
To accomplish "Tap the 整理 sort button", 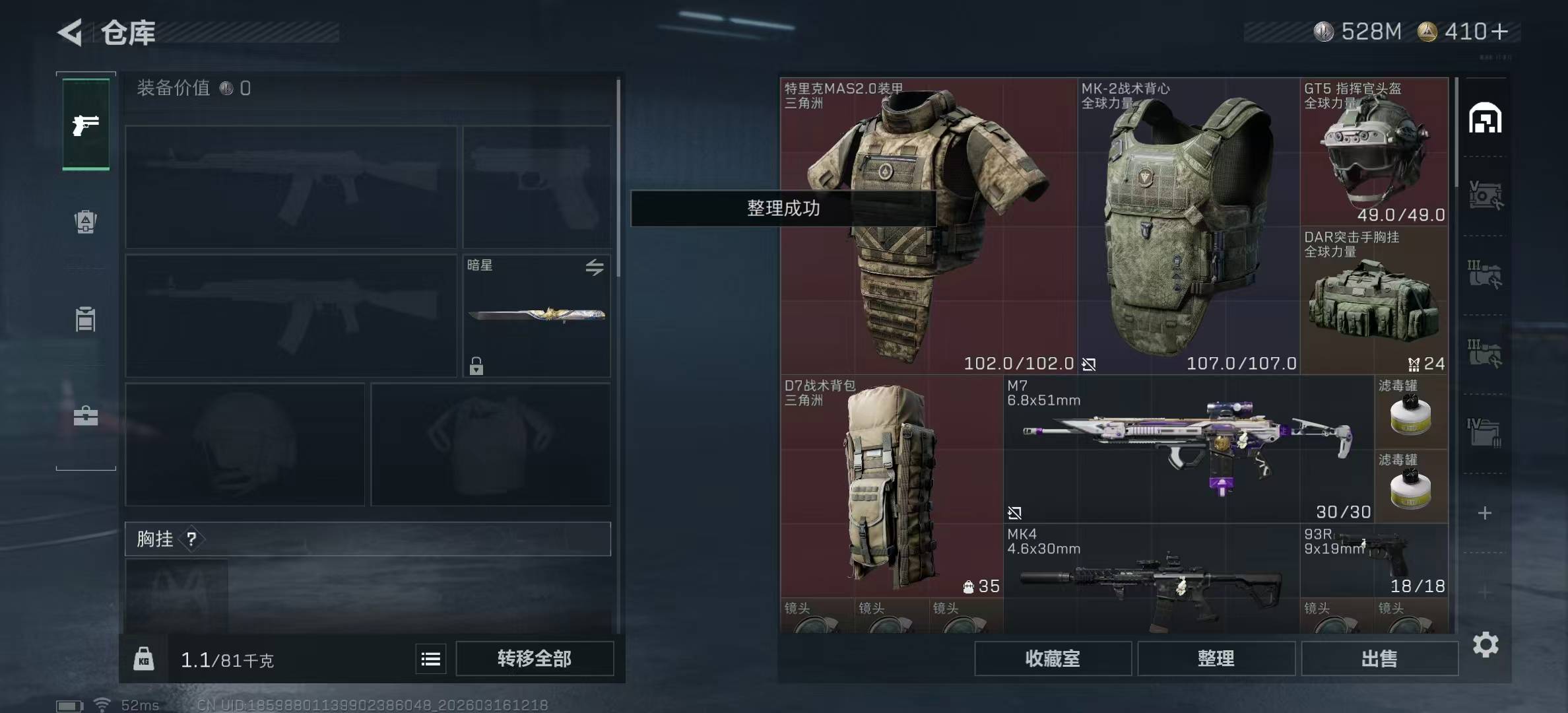I will 1216,658.
